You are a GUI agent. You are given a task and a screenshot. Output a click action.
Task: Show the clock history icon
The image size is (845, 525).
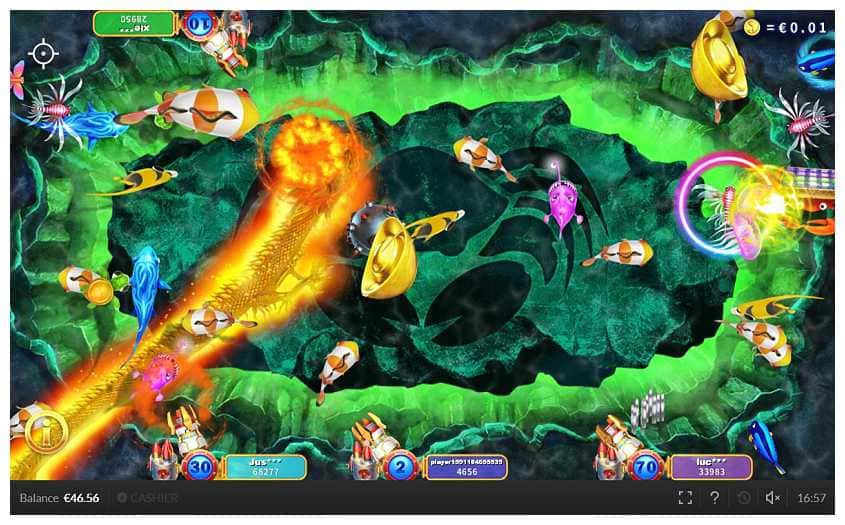click(743, 498)
